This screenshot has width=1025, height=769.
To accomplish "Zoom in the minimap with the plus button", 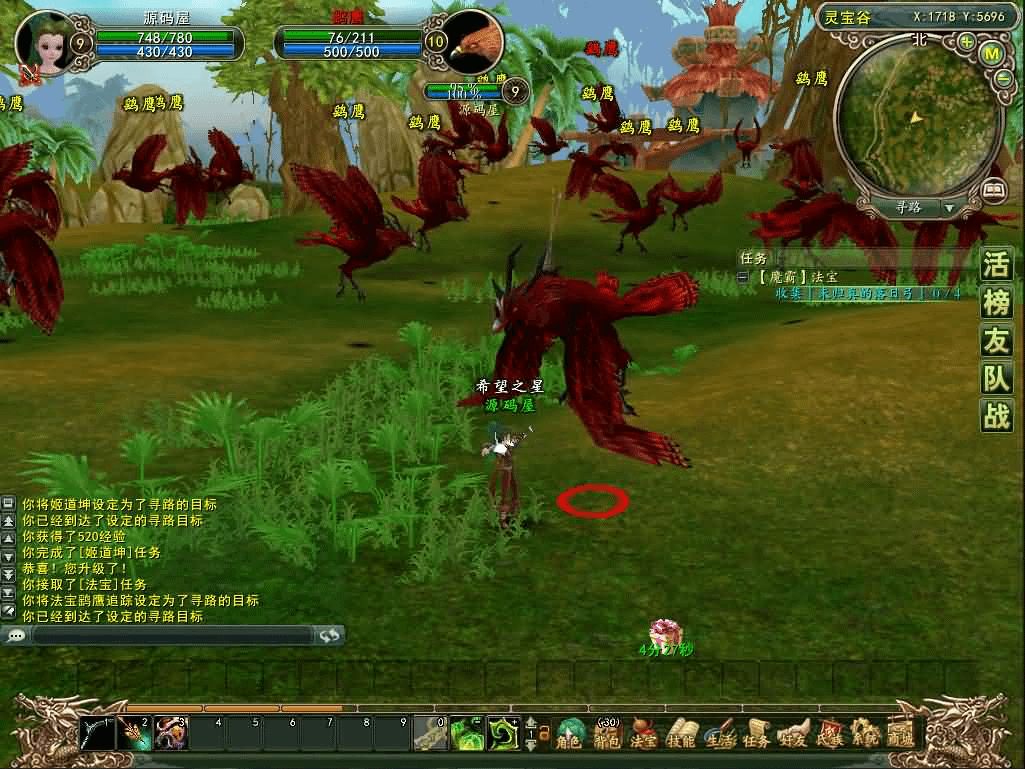I will coord(966,43).
